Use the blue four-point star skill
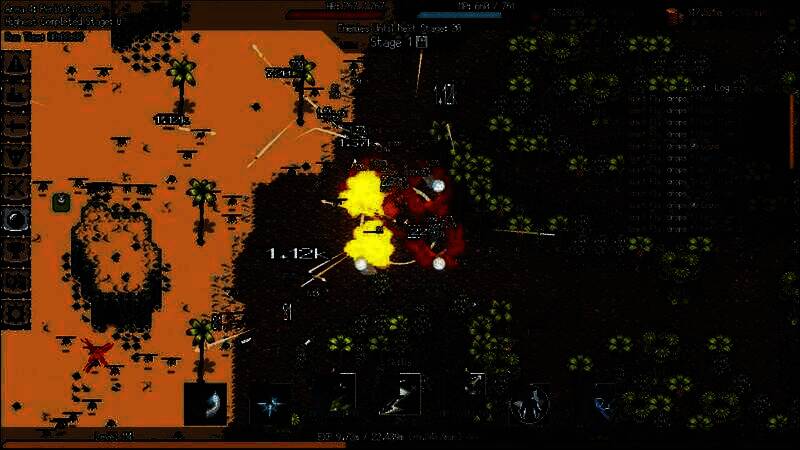This screenshot has height=450, width=800. pyautogui.click(x=269, y=404)
